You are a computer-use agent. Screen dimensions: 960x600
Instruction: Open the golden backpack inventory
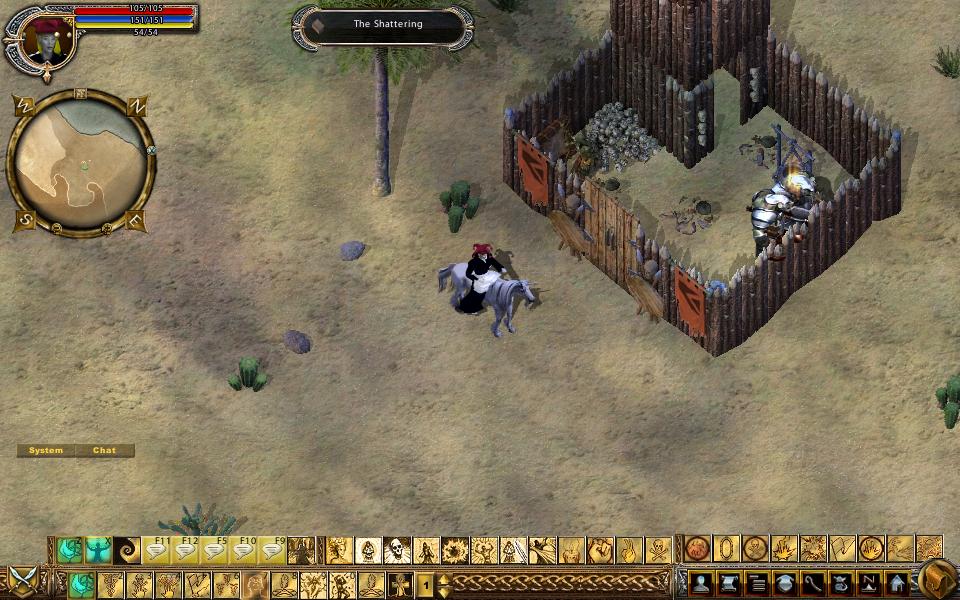coord(937,580)
